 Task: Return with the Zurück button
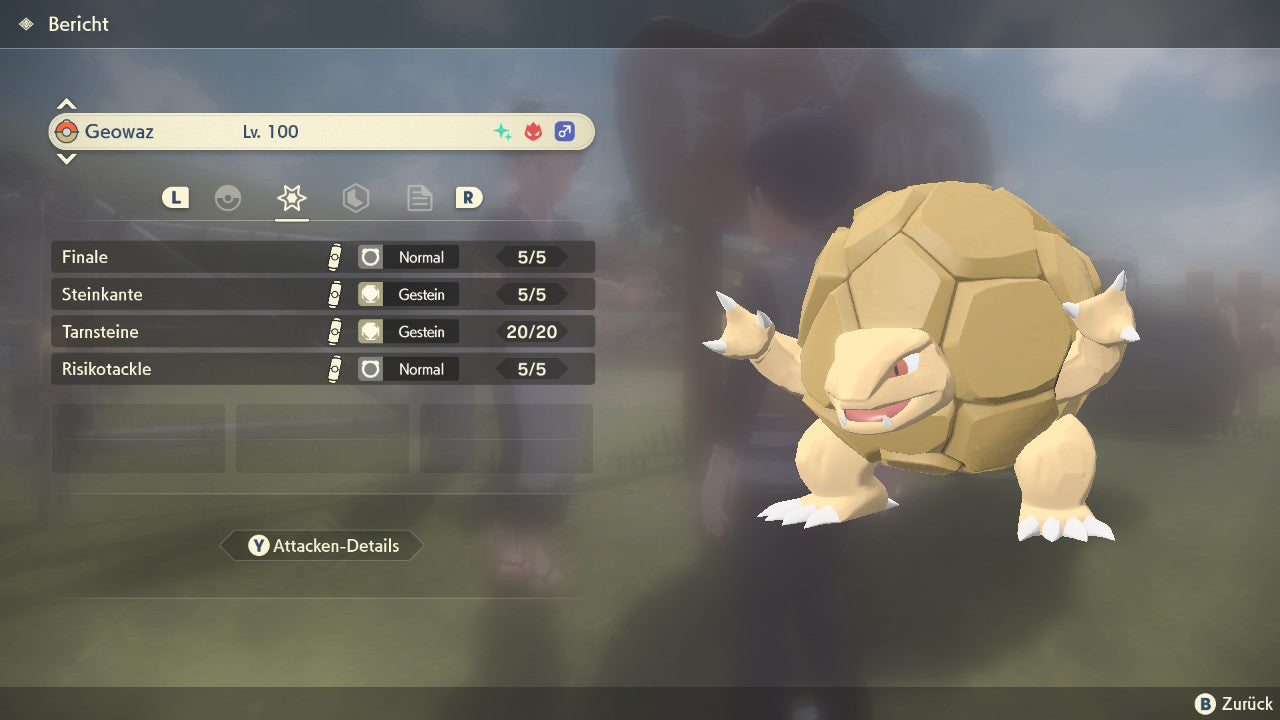coord(1234,704)
